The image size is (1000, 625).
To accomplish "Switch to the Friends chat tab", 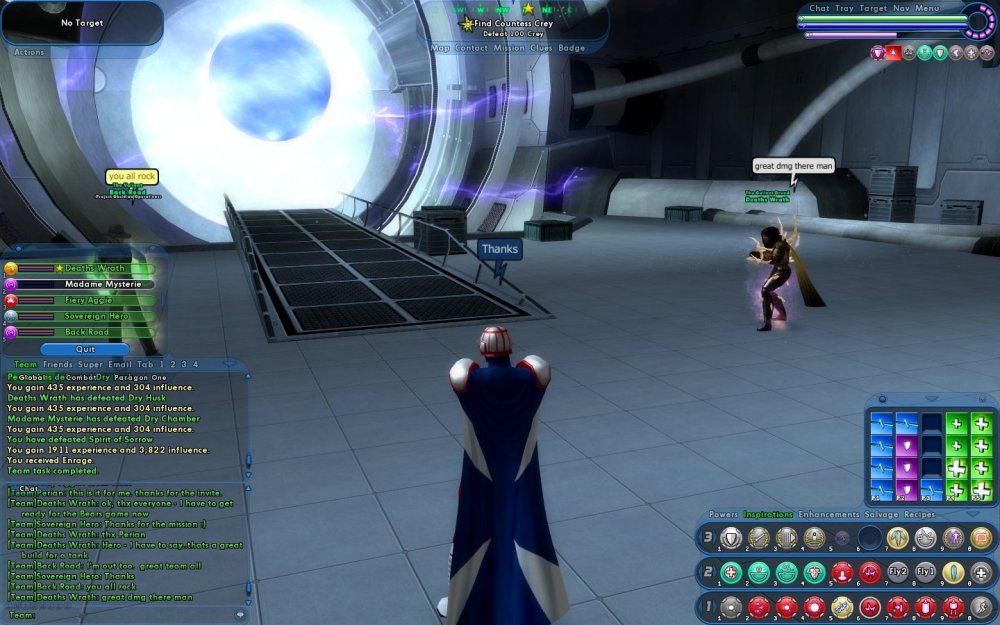I will (x=58, y=365).
